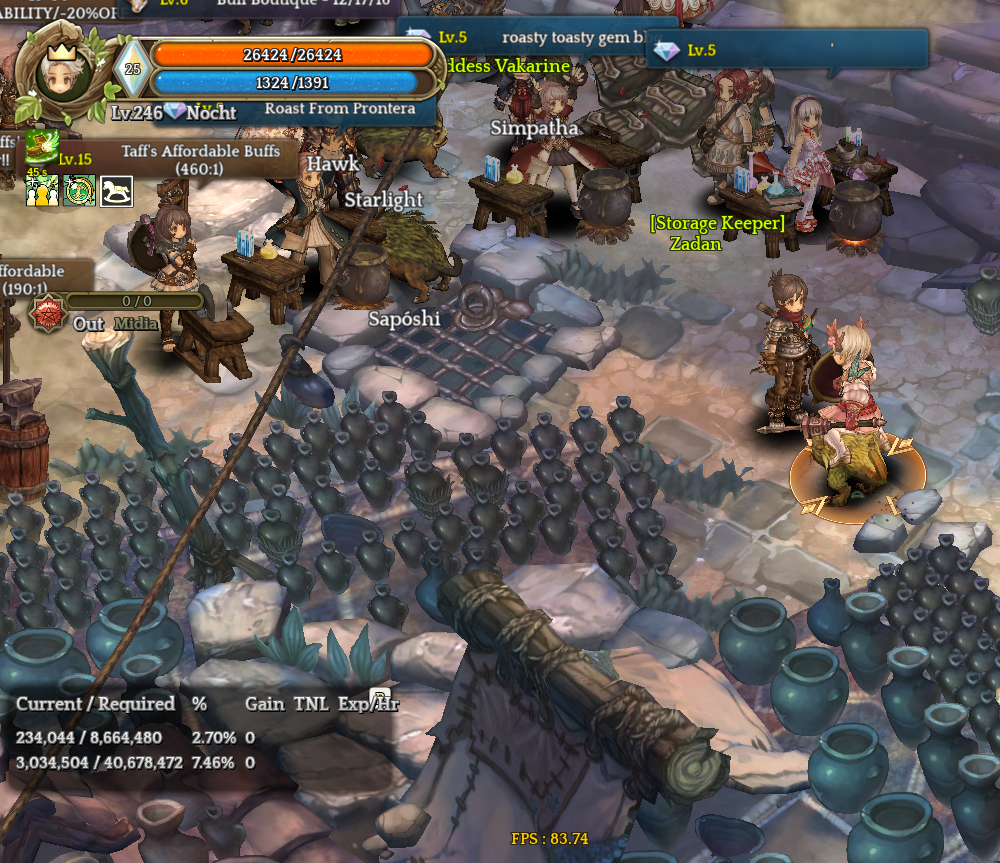This screenshot has width=1000, height=863.
Task: Click the green boot buff icon
Action: click(x=41, y=145)
